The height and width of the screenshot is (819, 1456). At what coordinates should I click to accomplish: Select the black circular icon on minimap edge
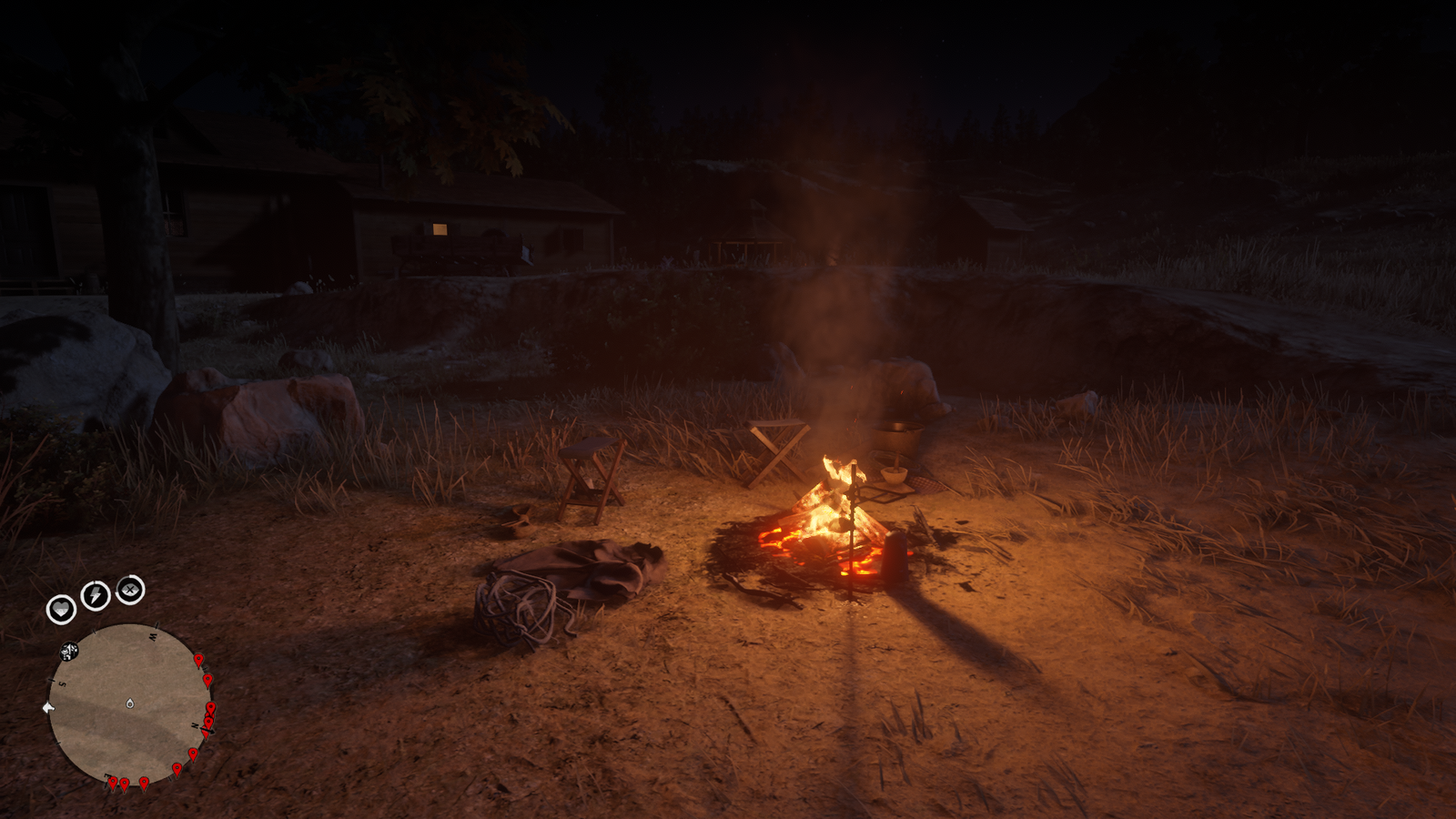coord(69,651)
